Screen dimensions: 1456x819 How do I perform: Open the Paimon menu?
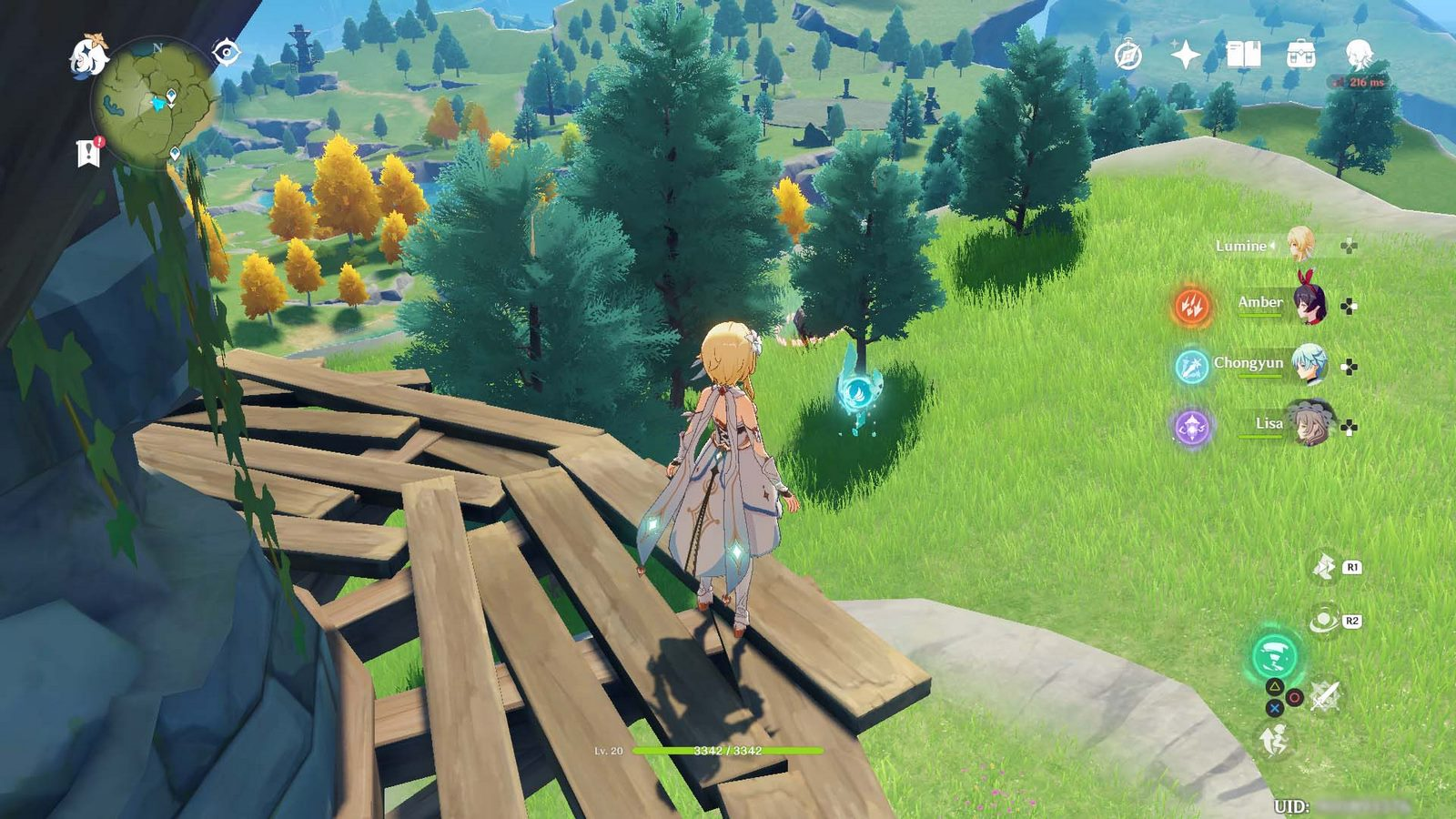tap(89, 55)
